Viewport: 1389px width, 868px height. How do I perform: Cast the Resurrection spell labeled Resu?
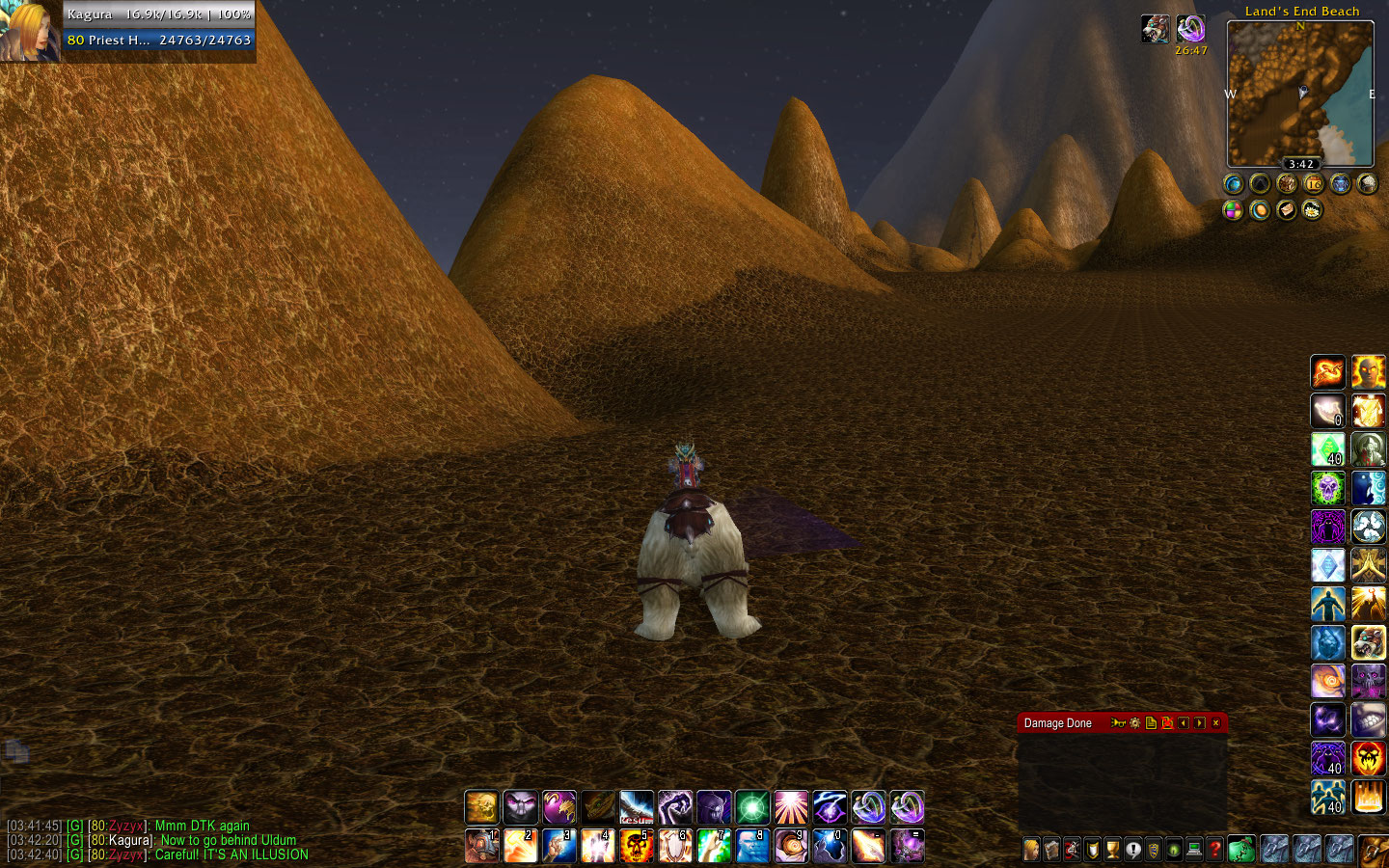coord(637,807)
